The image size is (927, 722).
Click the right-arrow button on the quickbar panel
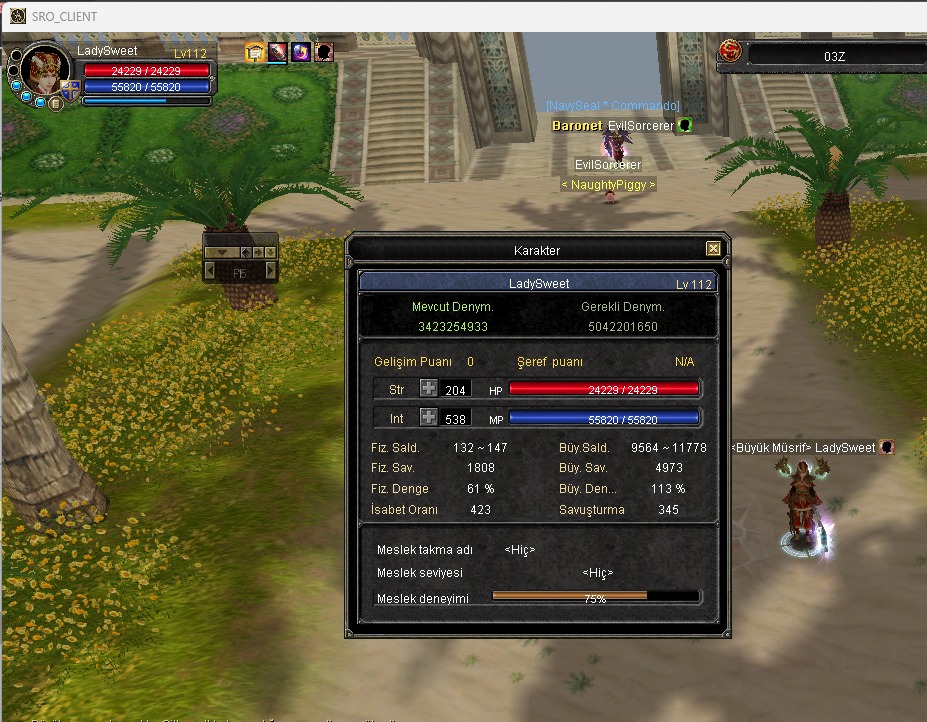(259, 251)
